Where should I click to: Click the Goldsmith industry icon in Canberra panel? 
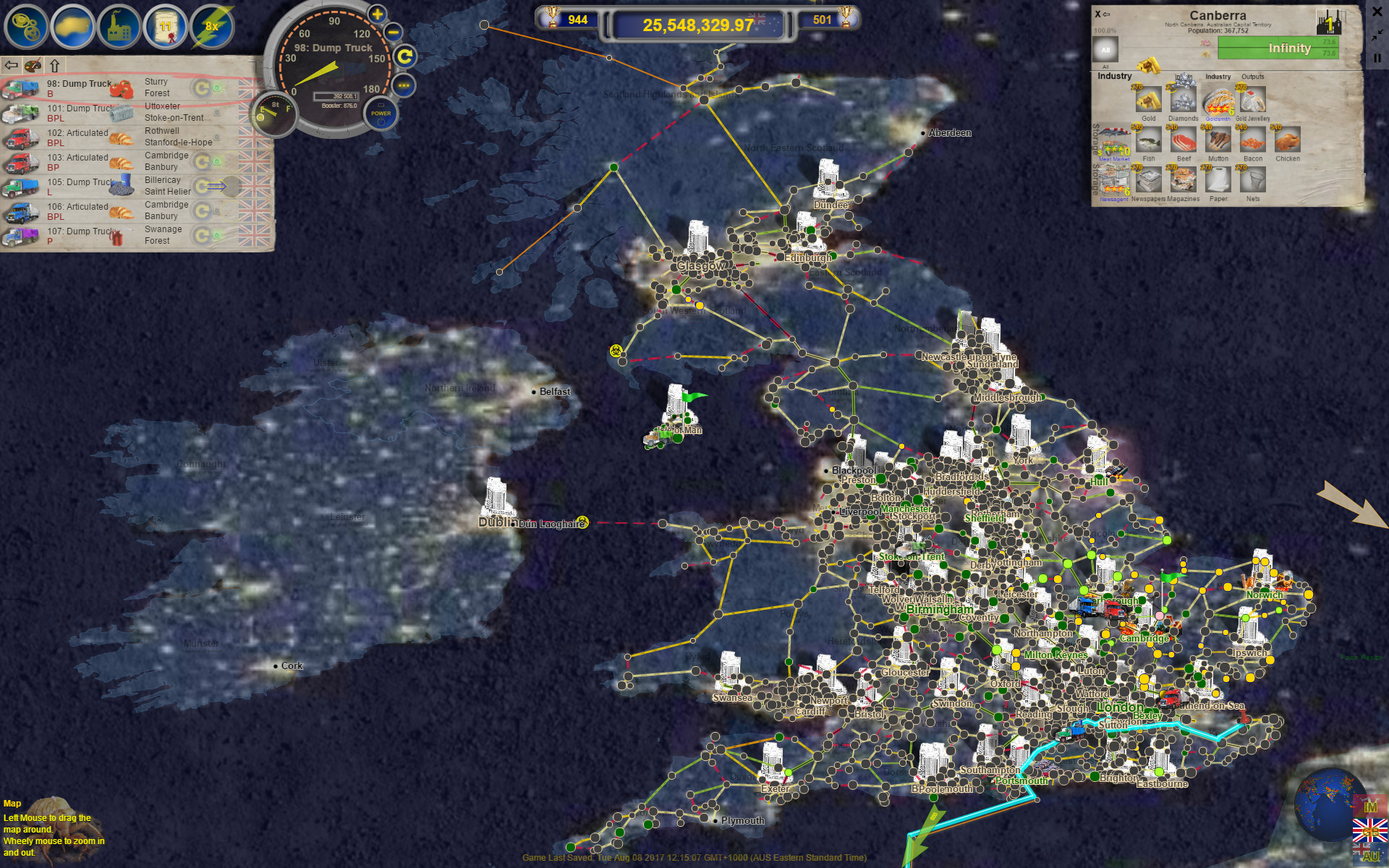(1218, 101)
